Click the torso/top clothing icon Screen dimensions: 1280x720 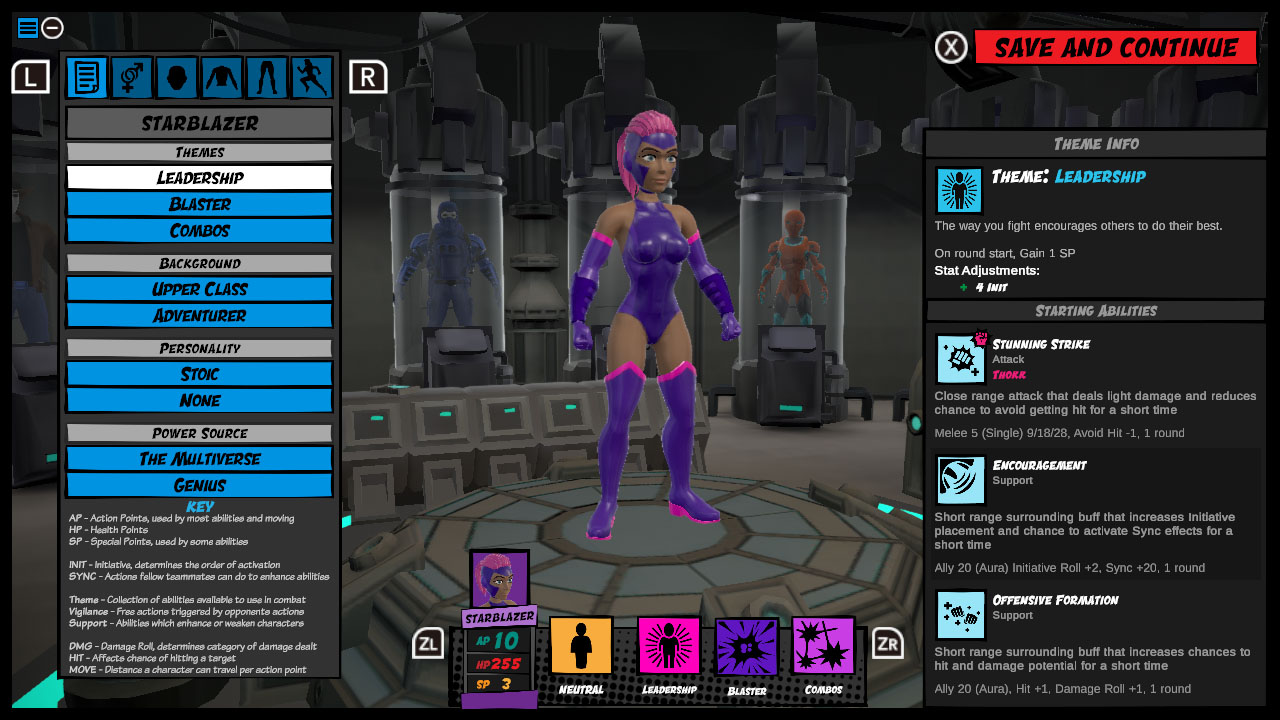coord(221,77)
